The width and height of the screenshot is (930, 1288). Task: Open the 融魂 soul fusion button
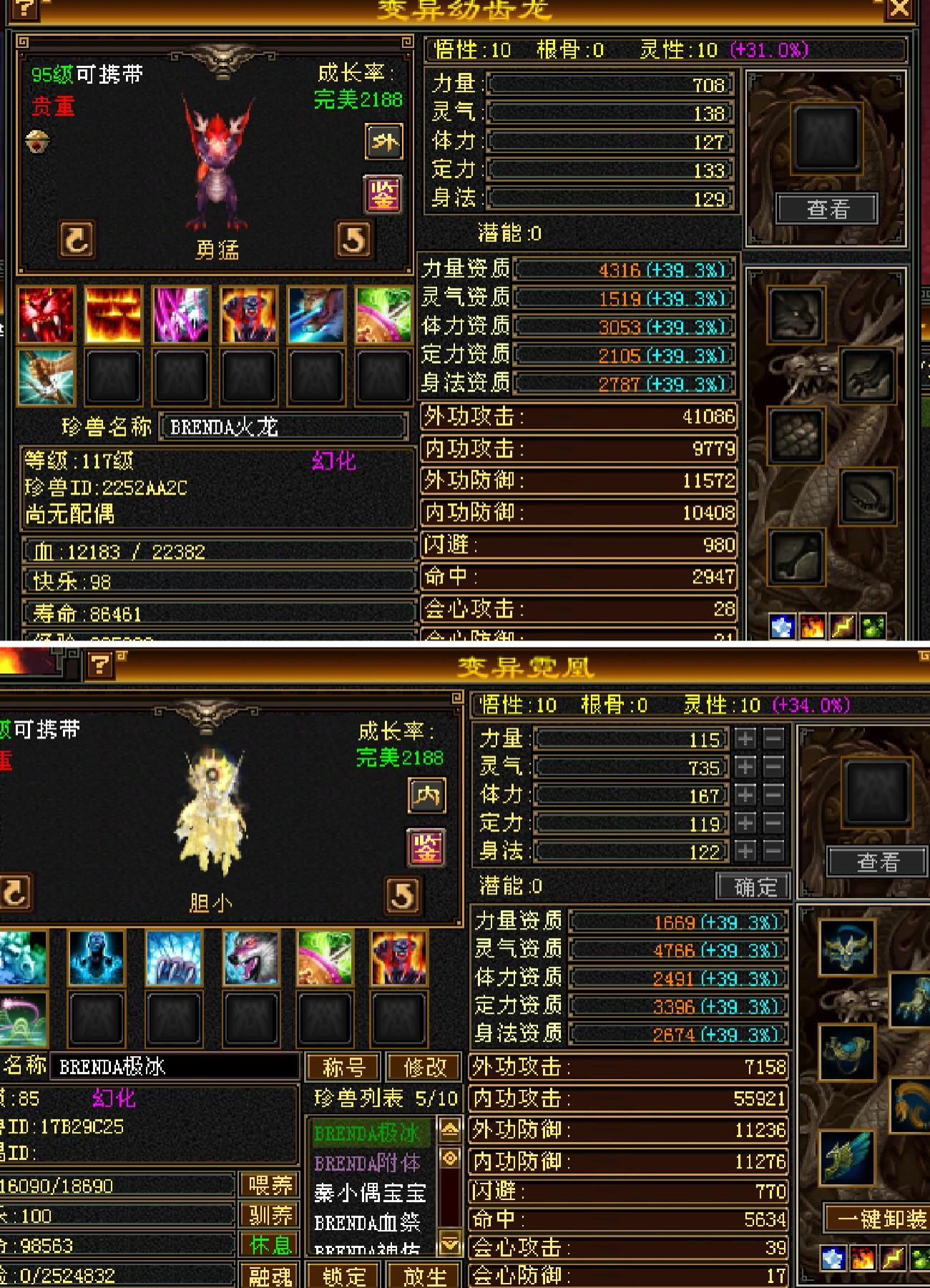(x=270, y=1276)
